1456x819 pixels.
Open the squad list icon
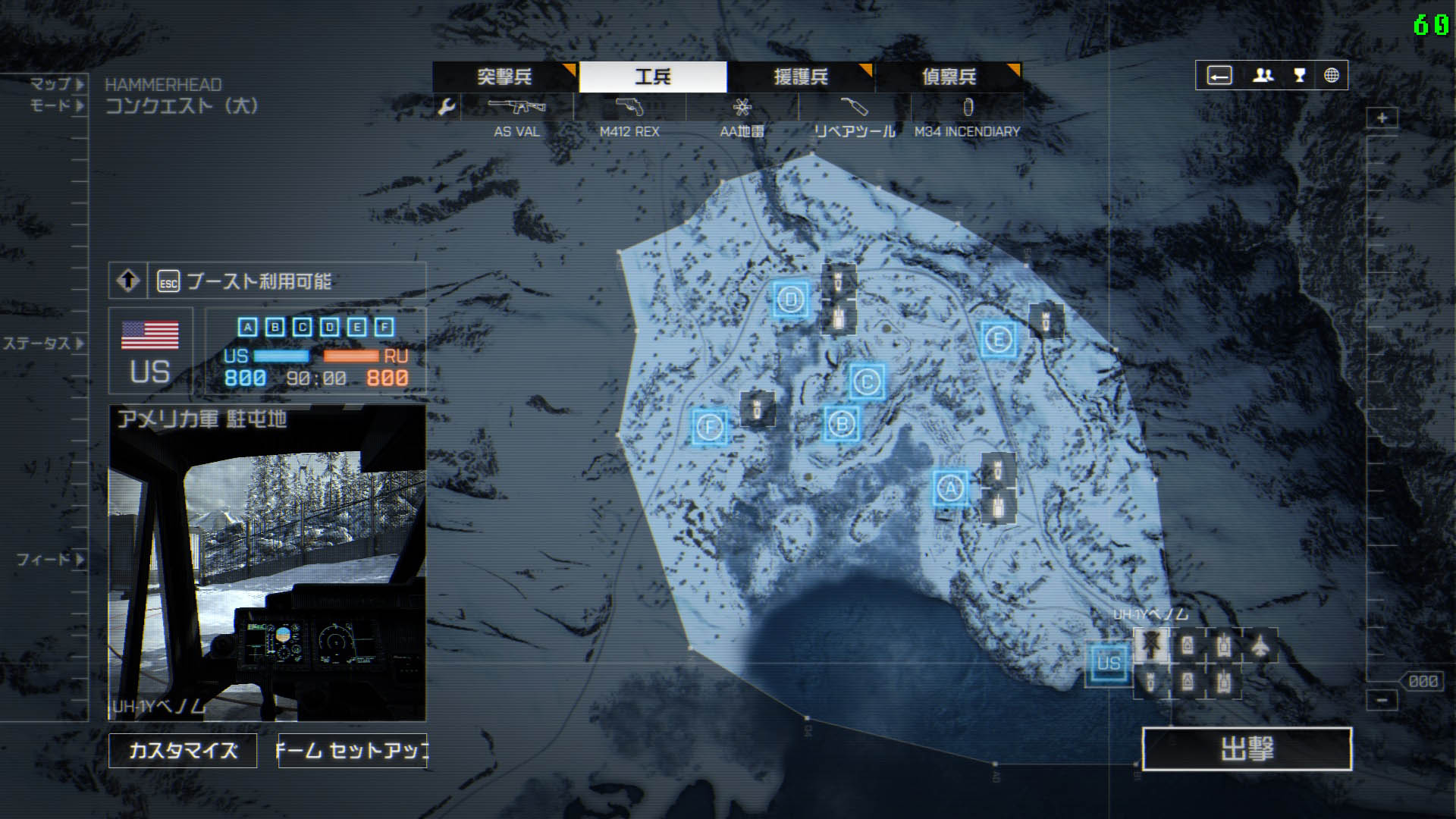tap(1263, 75)
